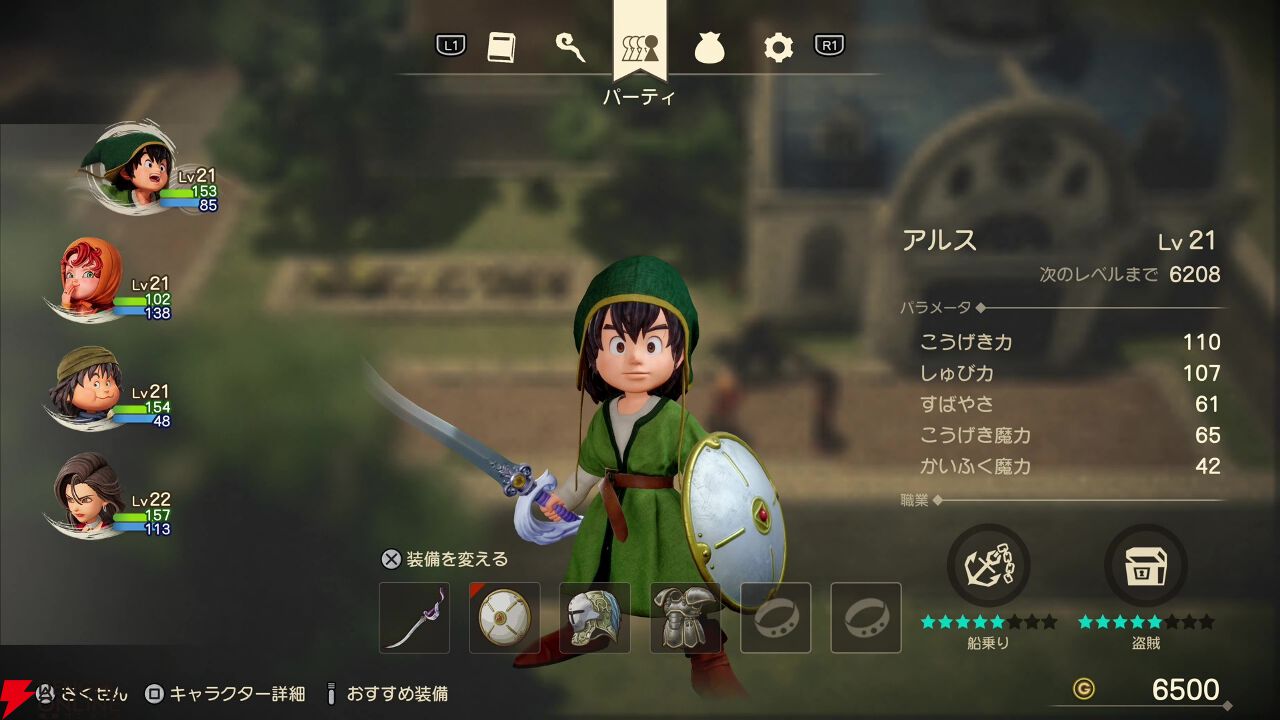Open the book tab in top menu
The width and height of the screenshot is (1280, 720).
(x=501, y=47)
